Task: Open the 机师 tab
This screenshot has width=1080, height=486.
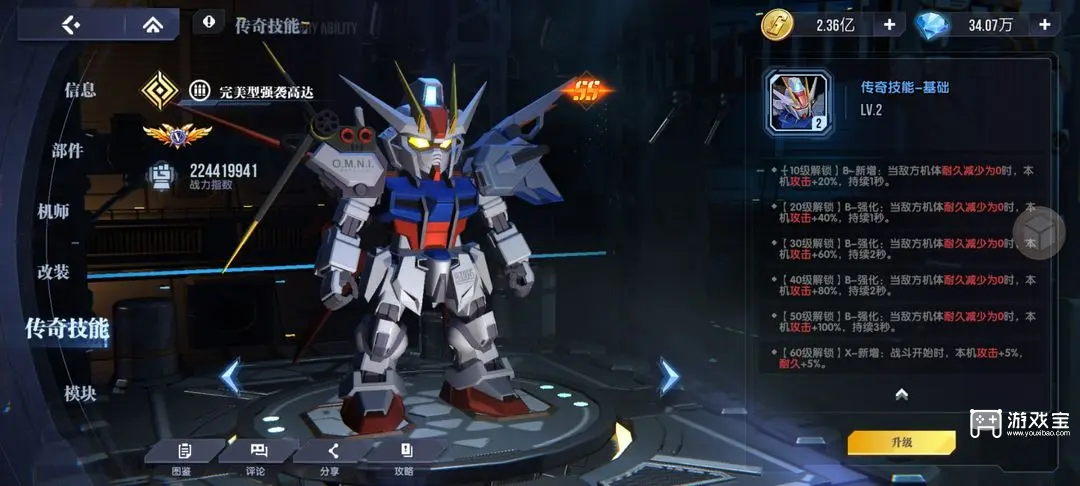Action: pos(53,211)
